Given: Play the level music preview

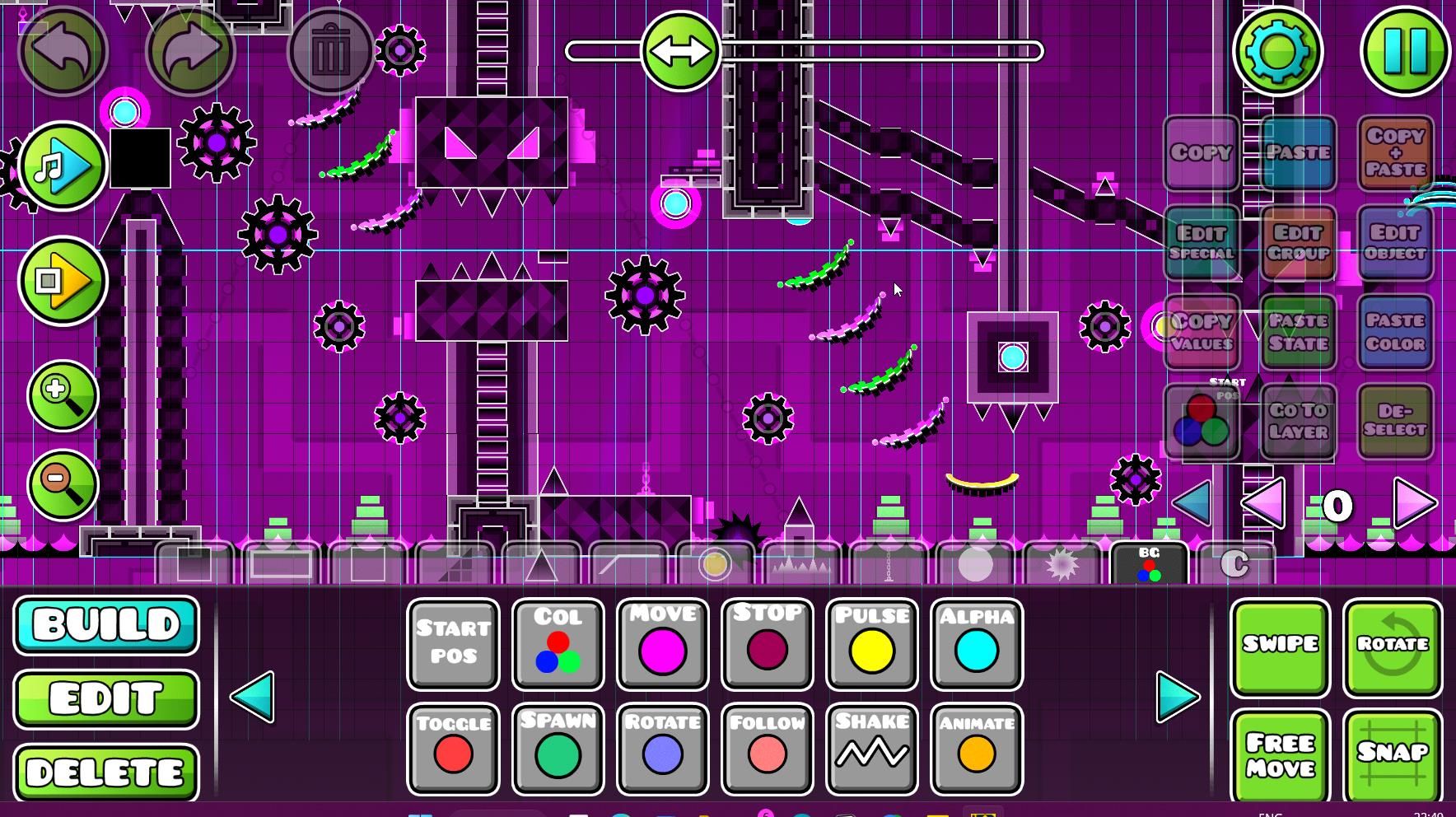Looking at the screenshot, I should (62, 166).
